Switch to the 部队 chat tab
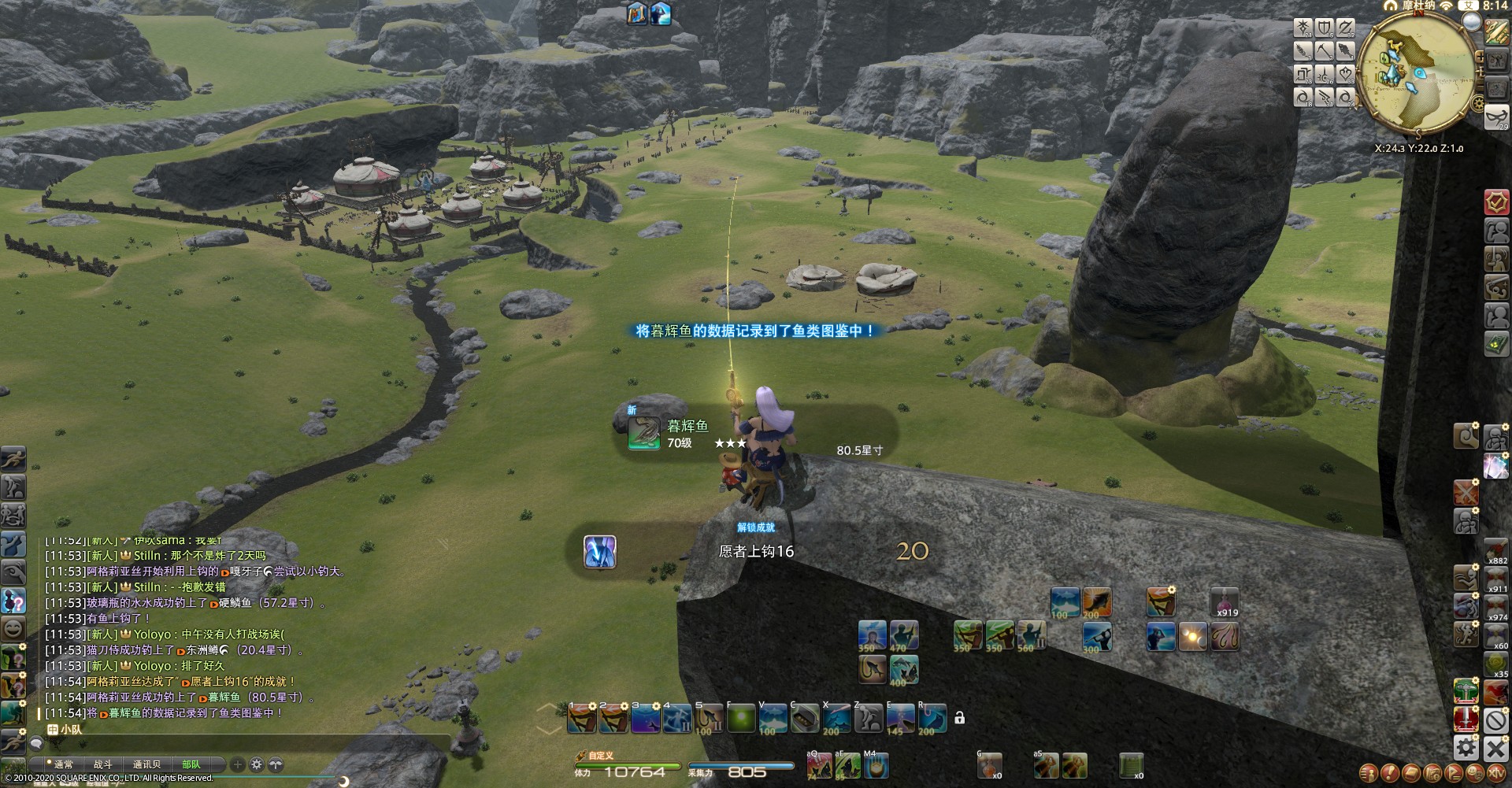This screenshot has width=1512, height=788. (x=191, y=764)
